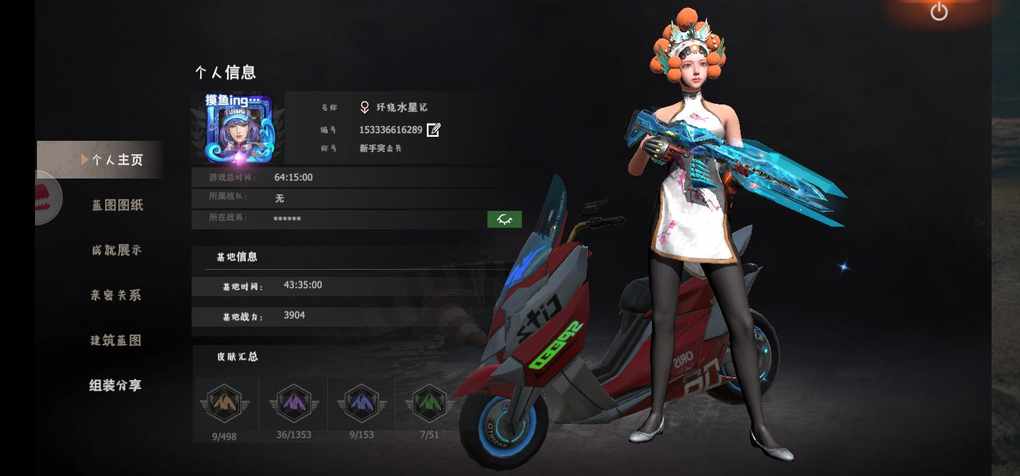Open the red hat side icon
This screenshot has height=476, width=1020.
tap(48, 198)
